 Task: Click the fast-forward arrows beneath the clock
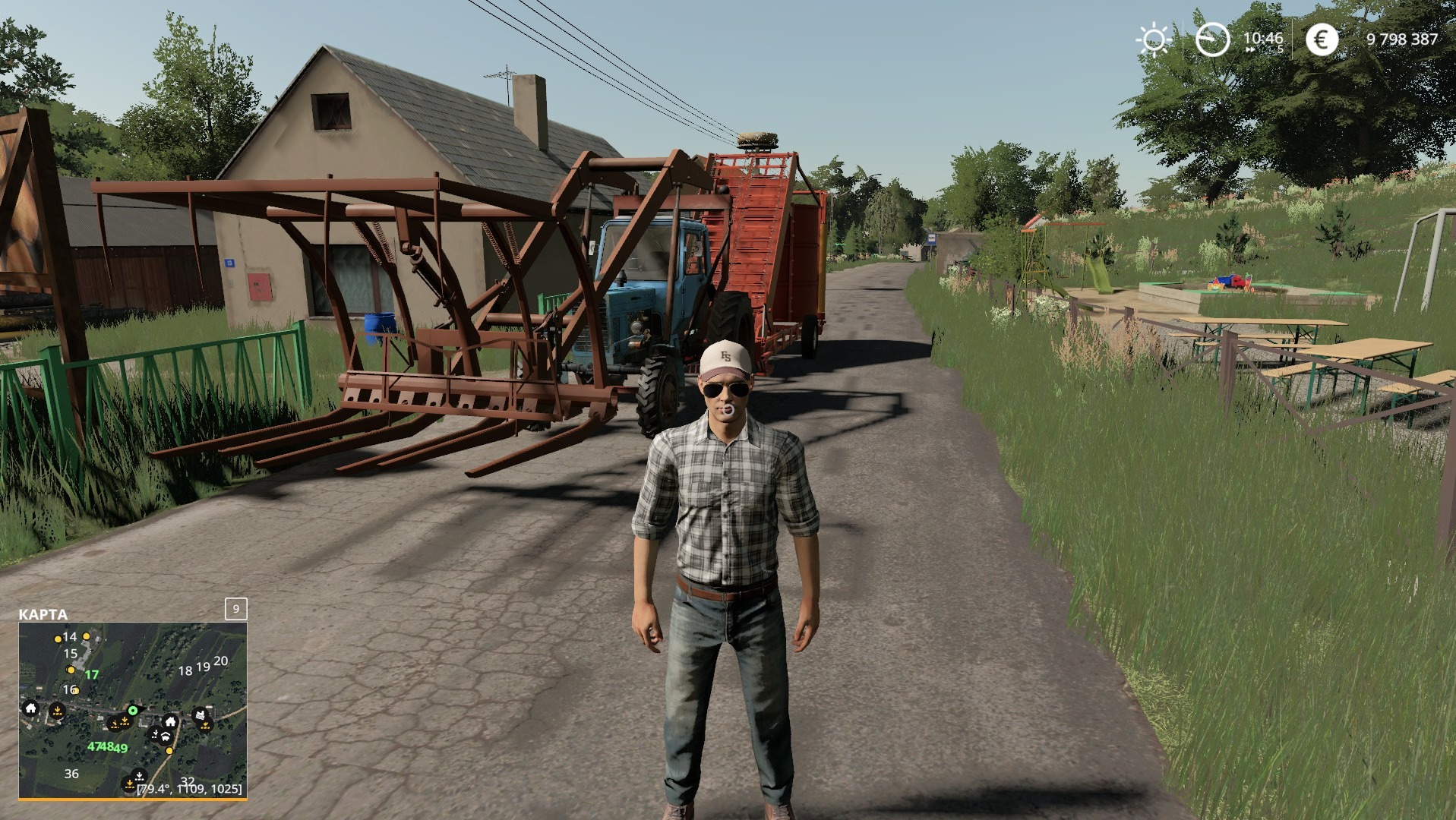pos(1250,49)
